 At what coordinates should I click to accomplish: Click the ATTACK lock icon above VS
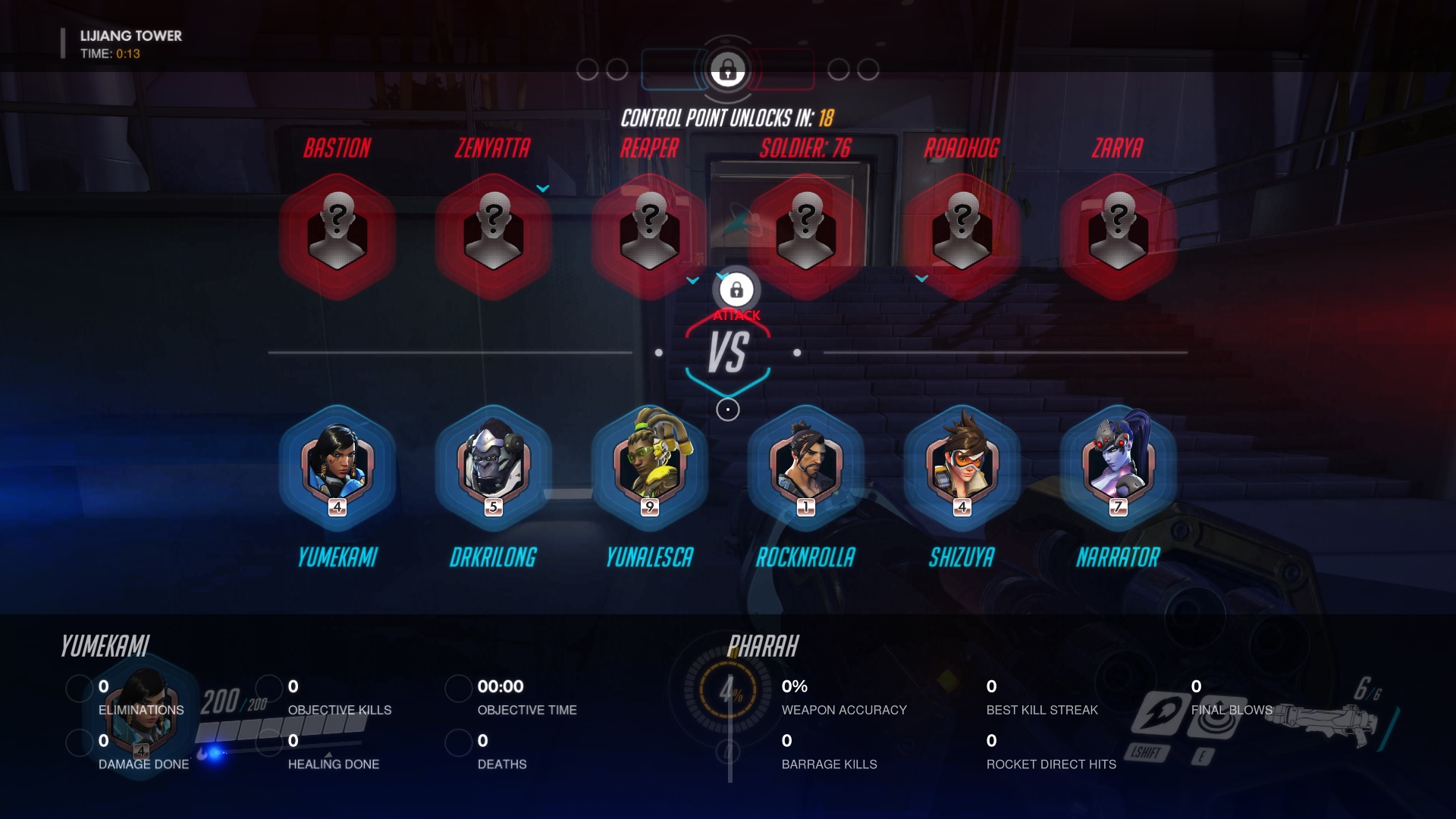click(736, 290)
